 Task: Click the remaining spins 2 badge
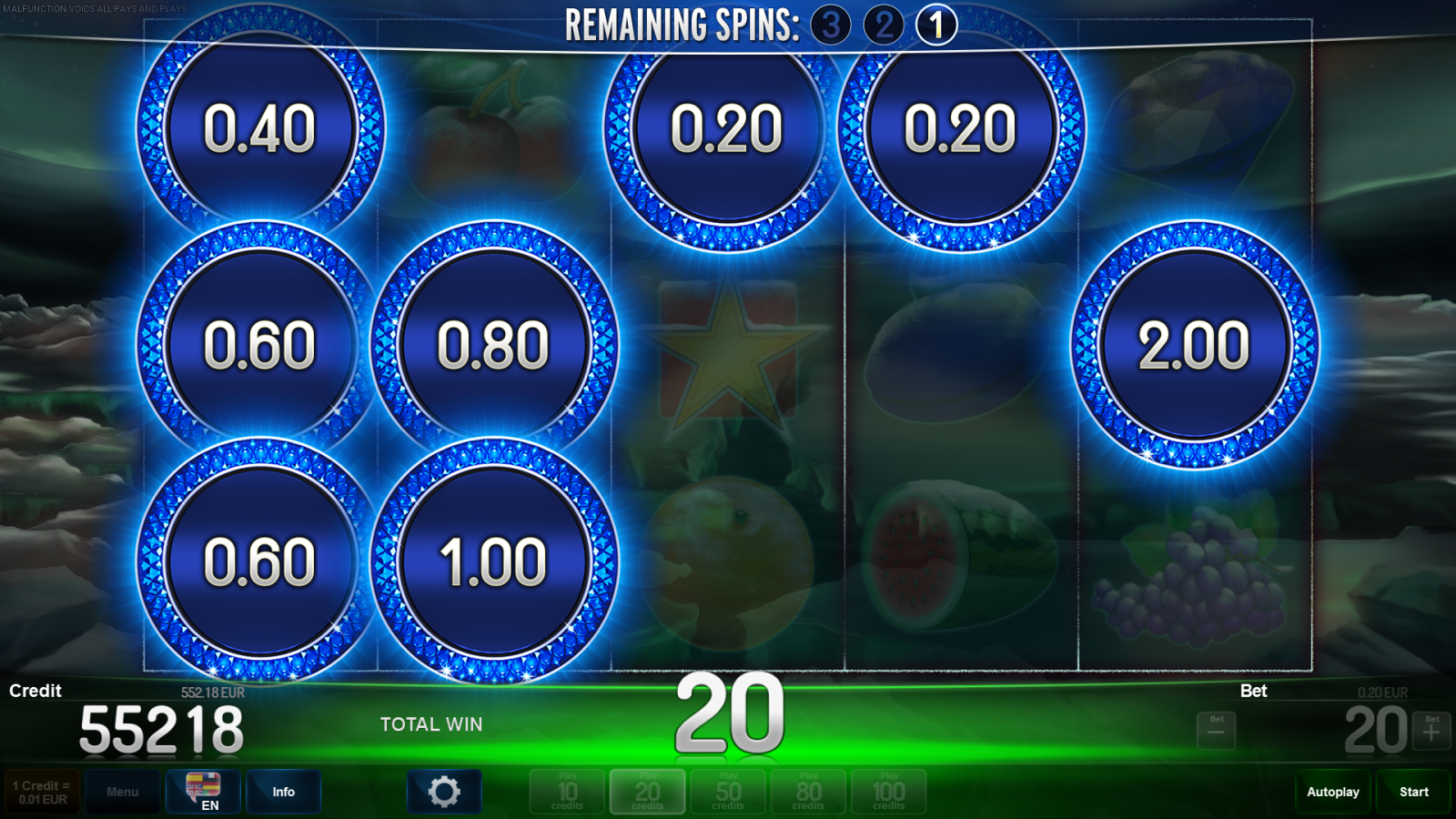[885, 24]
